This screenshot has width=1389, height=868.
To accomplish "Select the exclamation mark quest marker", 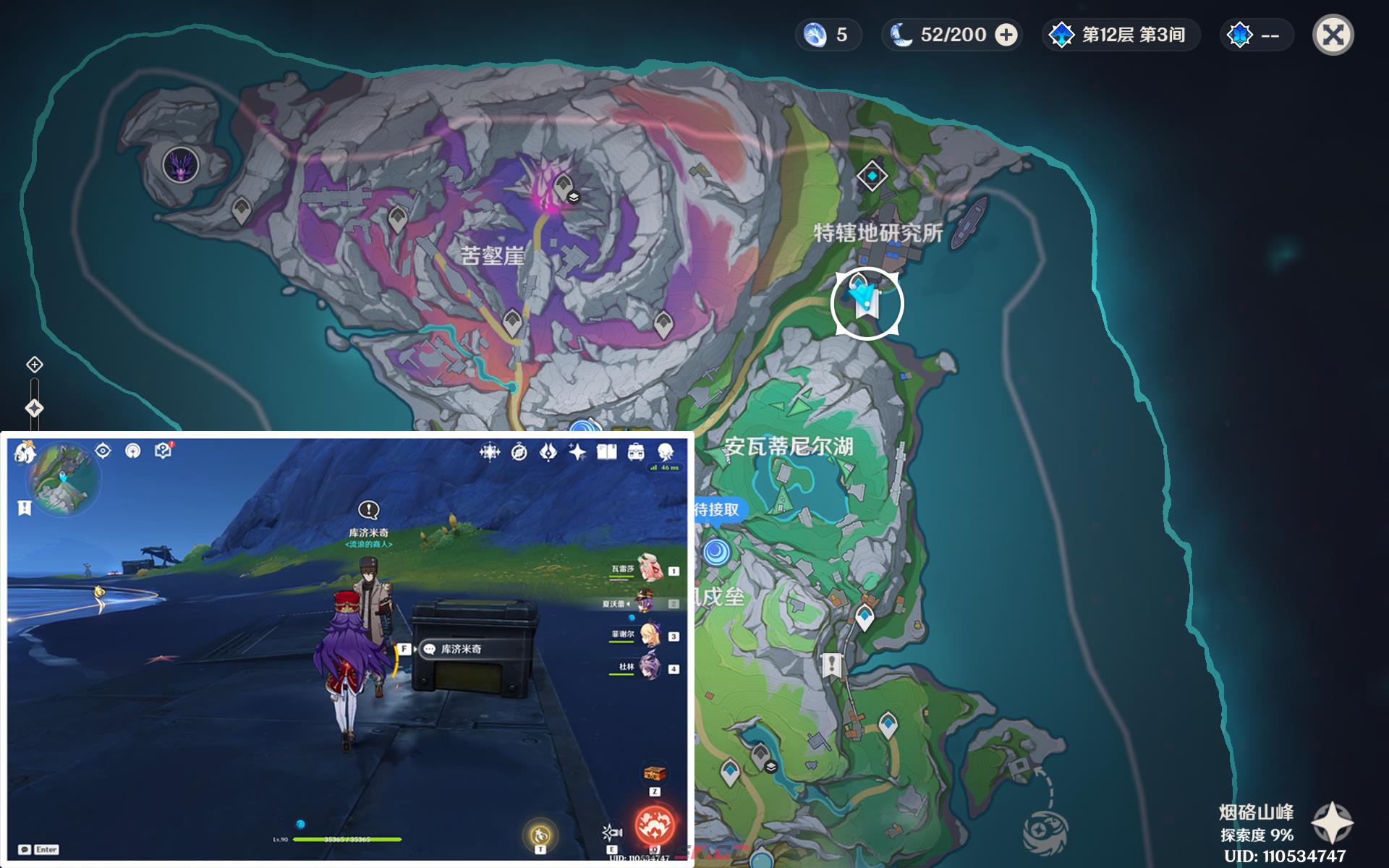I will point(831,664).
